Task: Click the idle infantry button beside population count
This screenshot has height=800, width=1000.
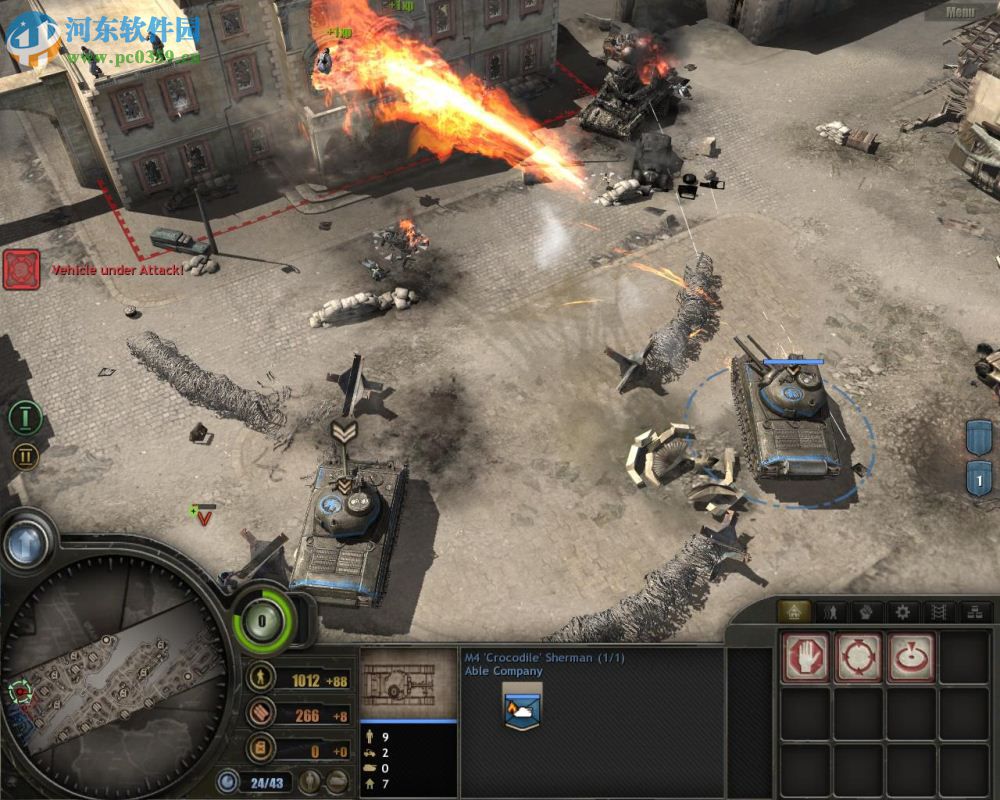Action: point(311,781)
